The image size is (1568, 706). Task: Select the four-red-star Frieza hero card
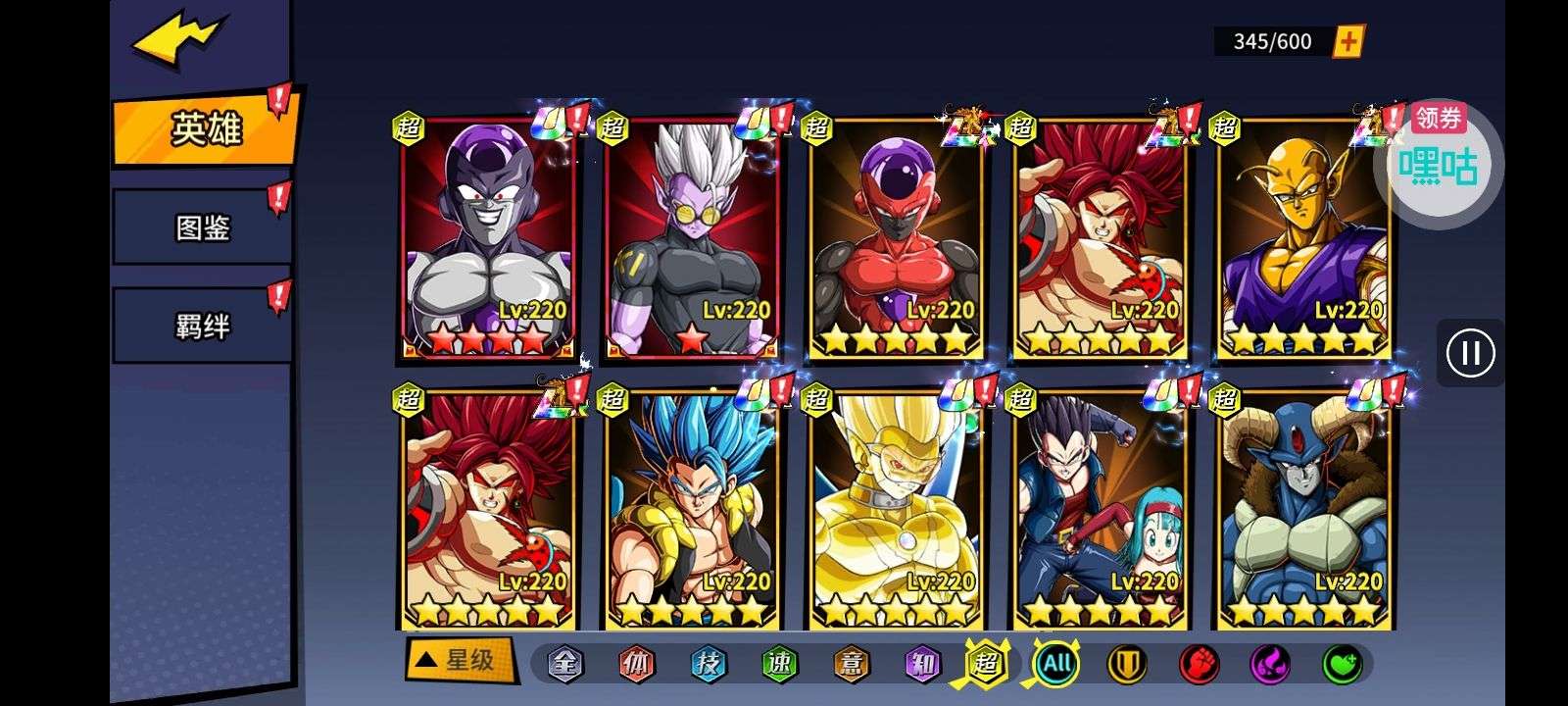point(488,240)
